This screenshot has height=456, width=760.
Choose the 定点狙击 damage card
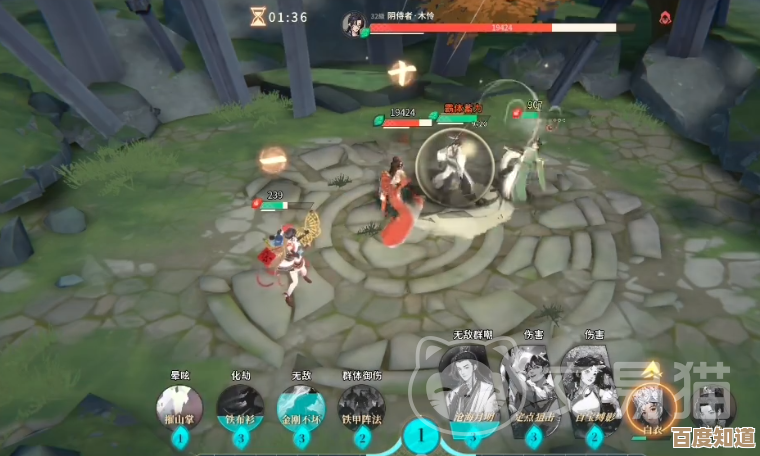click(x=531, y=392)
